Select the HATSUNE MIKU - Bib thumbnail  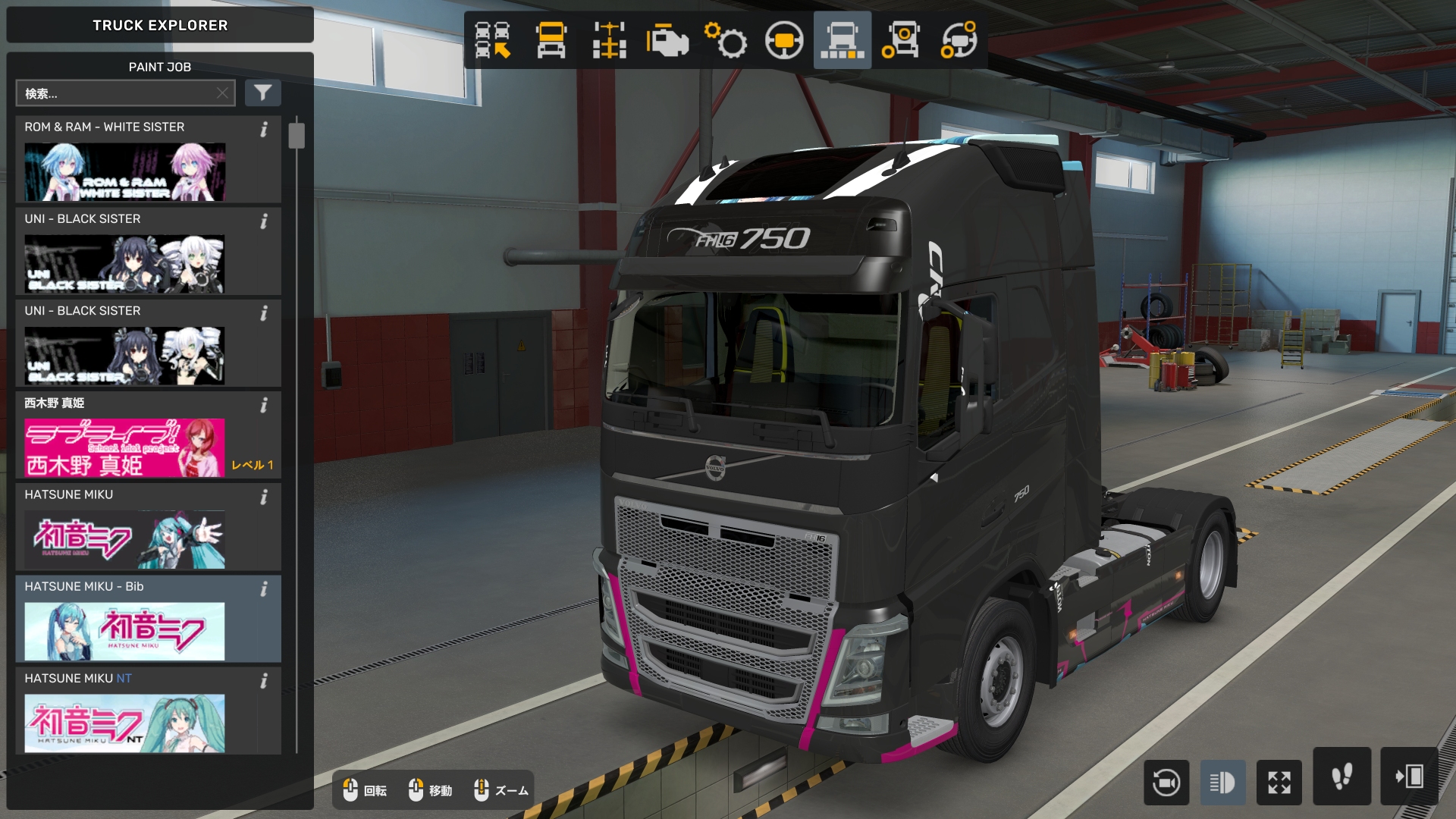click(125, 631)
